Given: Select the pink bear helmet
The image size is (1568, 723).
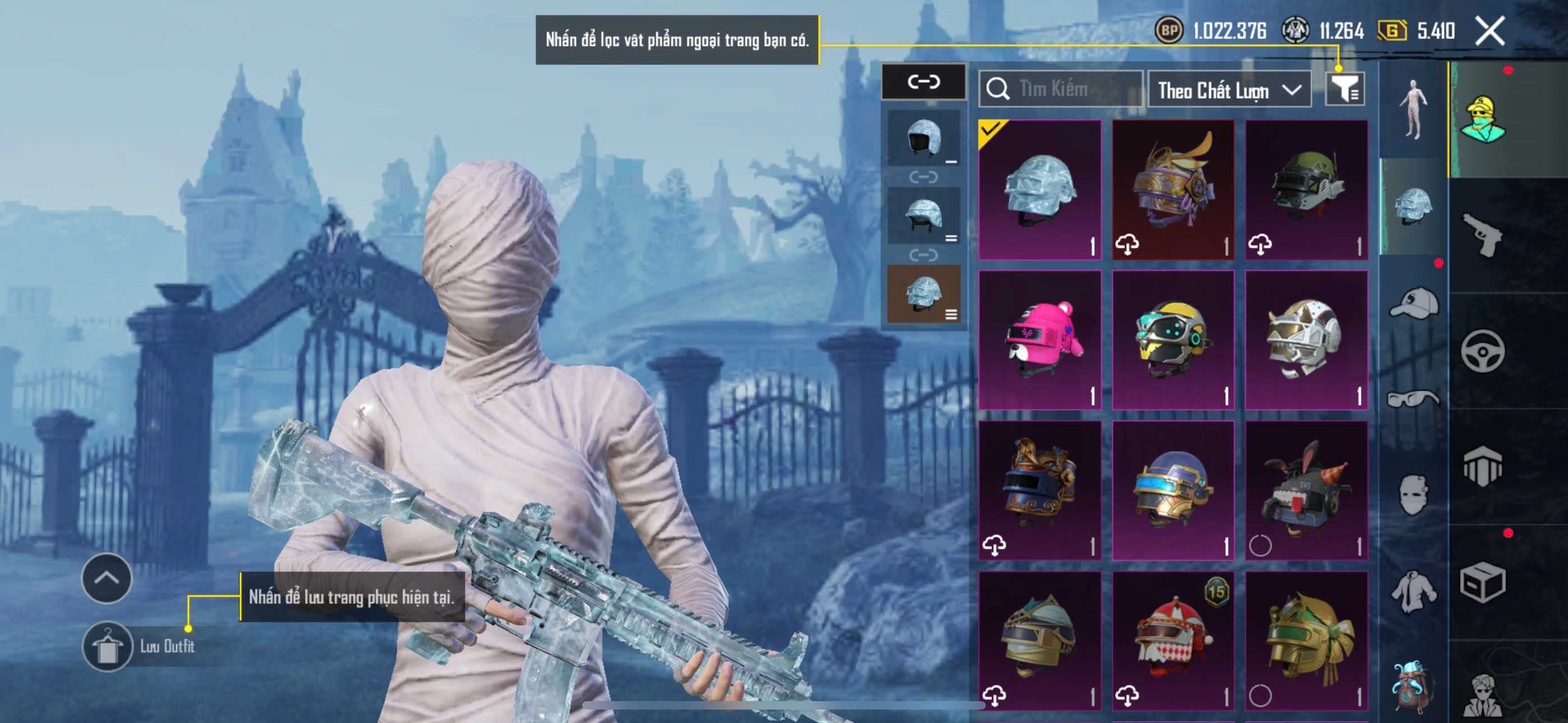Looking at the screenshot, I should coord(1040,340).
